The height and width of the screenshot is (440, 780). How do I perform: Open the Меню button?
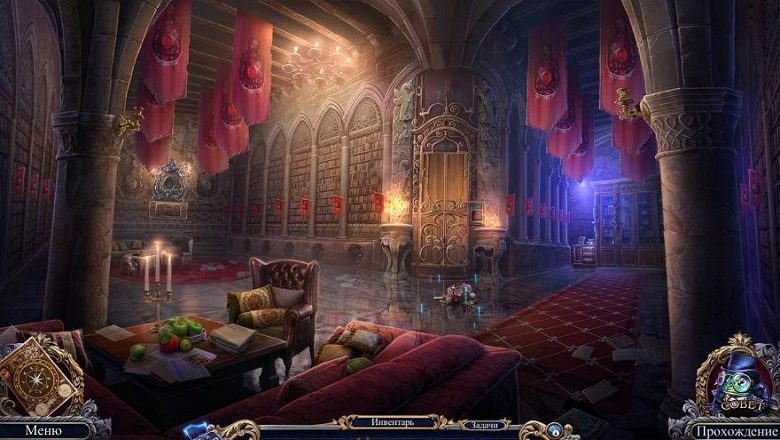(43, 430)
